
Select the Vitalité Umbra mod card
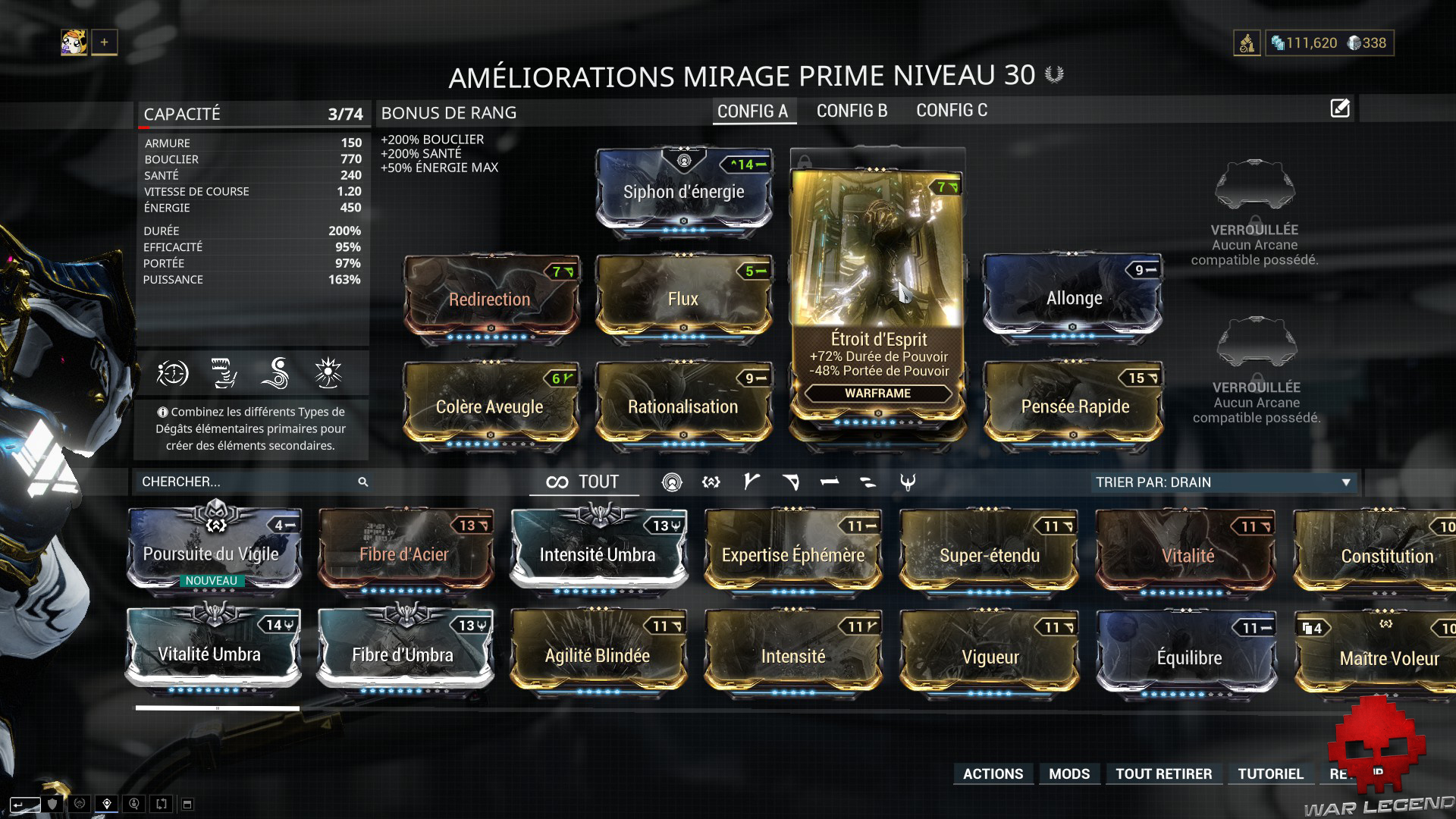tap(210, 654)
